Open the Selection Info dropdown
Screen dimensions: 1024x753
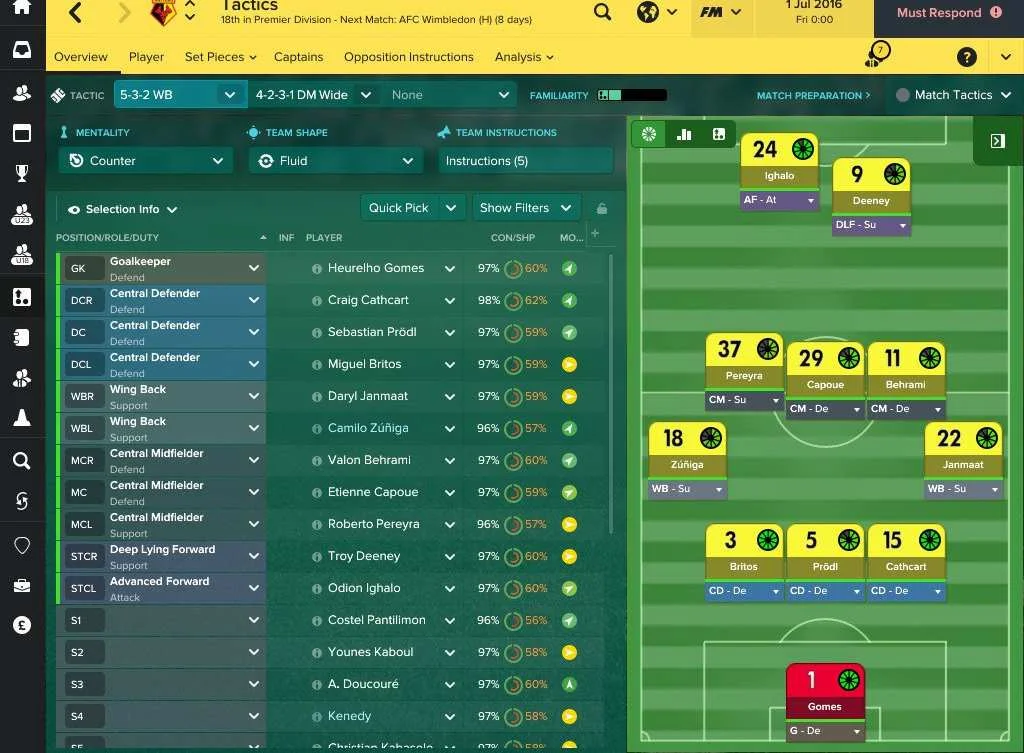click(123, 209)
